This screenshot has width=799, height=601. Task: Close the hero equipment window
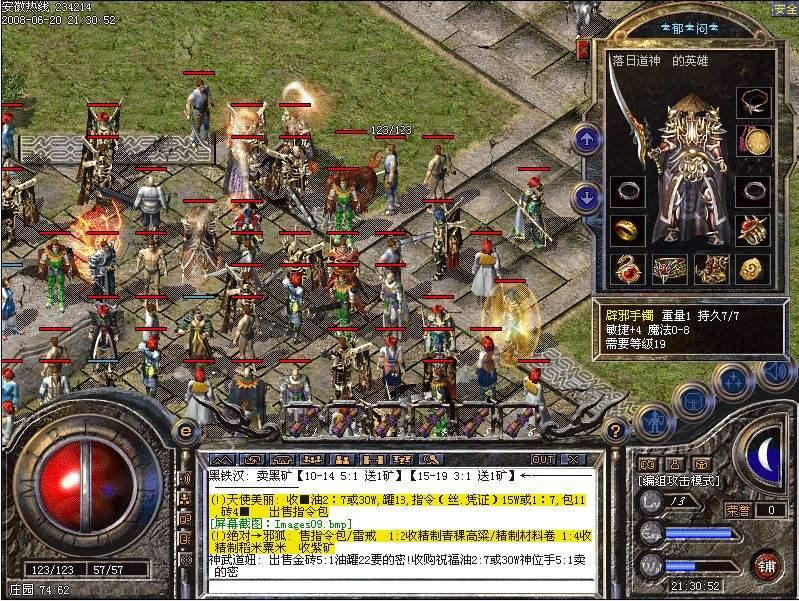tap(584, 47)
